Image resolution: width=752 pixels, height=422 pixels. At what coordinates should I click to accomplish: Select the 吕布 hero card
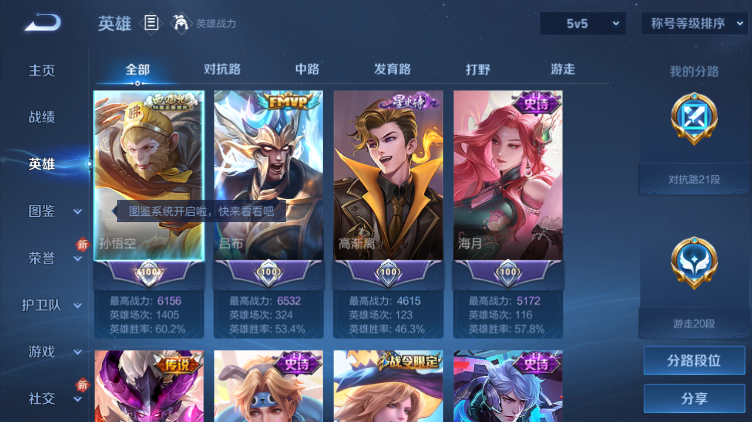[268, 190]
